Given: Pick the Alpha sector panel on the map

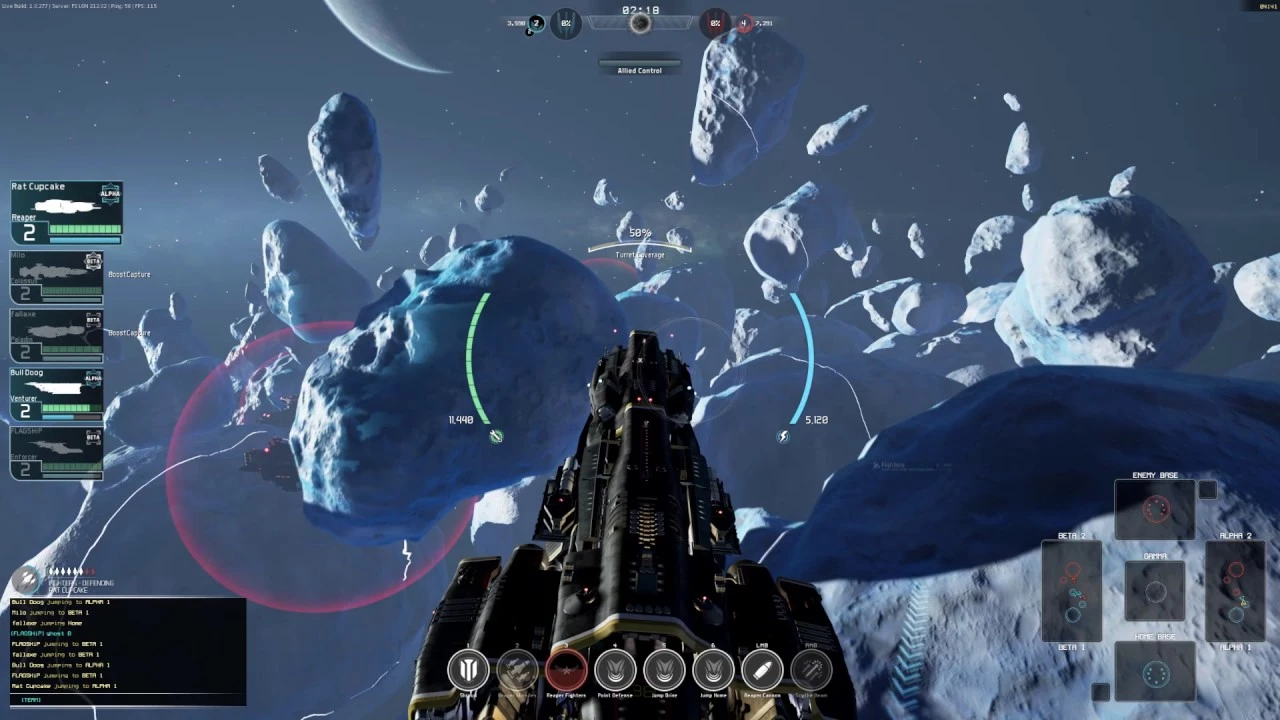Looking at the screenshot, I should click(x=1236, y=591).
